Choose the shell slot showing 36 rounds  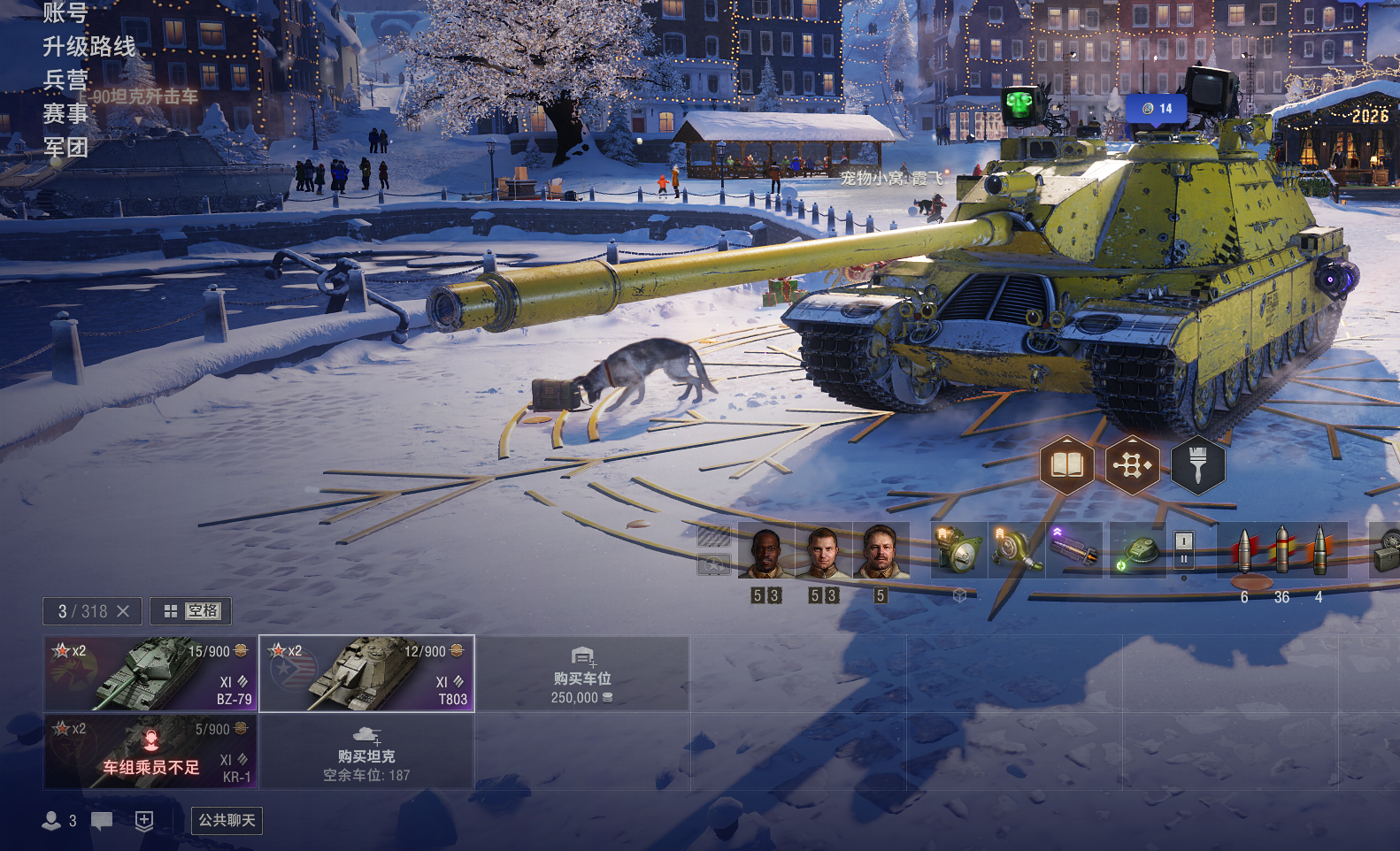[1281, 551]
